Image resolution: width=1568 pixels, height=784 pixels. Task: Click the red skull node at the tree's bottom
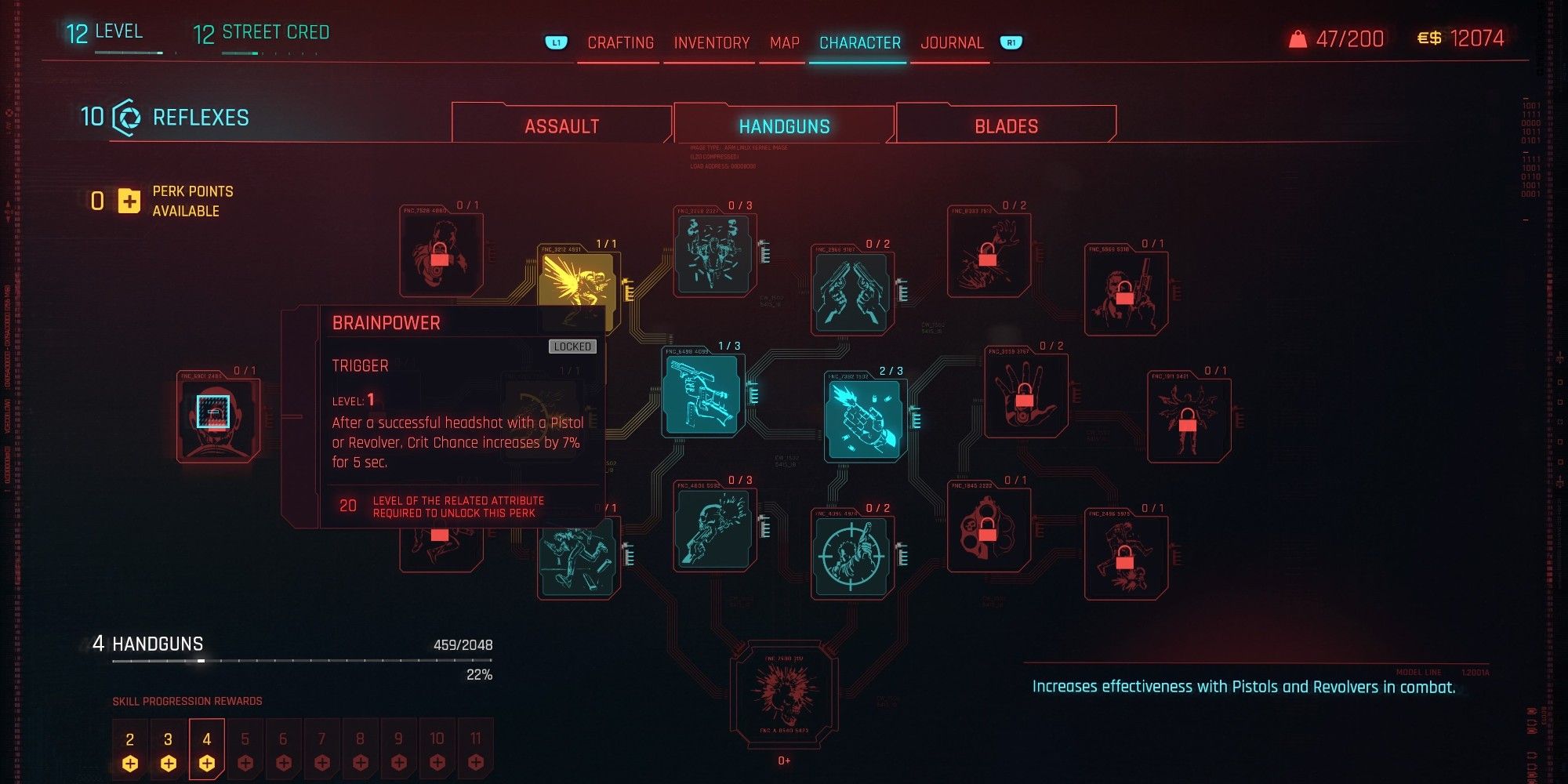(x=784, y=694)
